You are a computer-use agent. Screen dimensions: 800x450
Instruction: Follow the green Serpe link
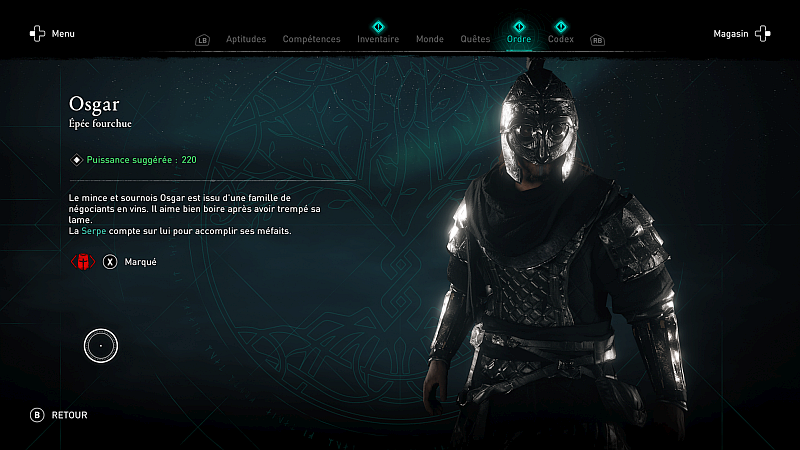coord(92,232)
